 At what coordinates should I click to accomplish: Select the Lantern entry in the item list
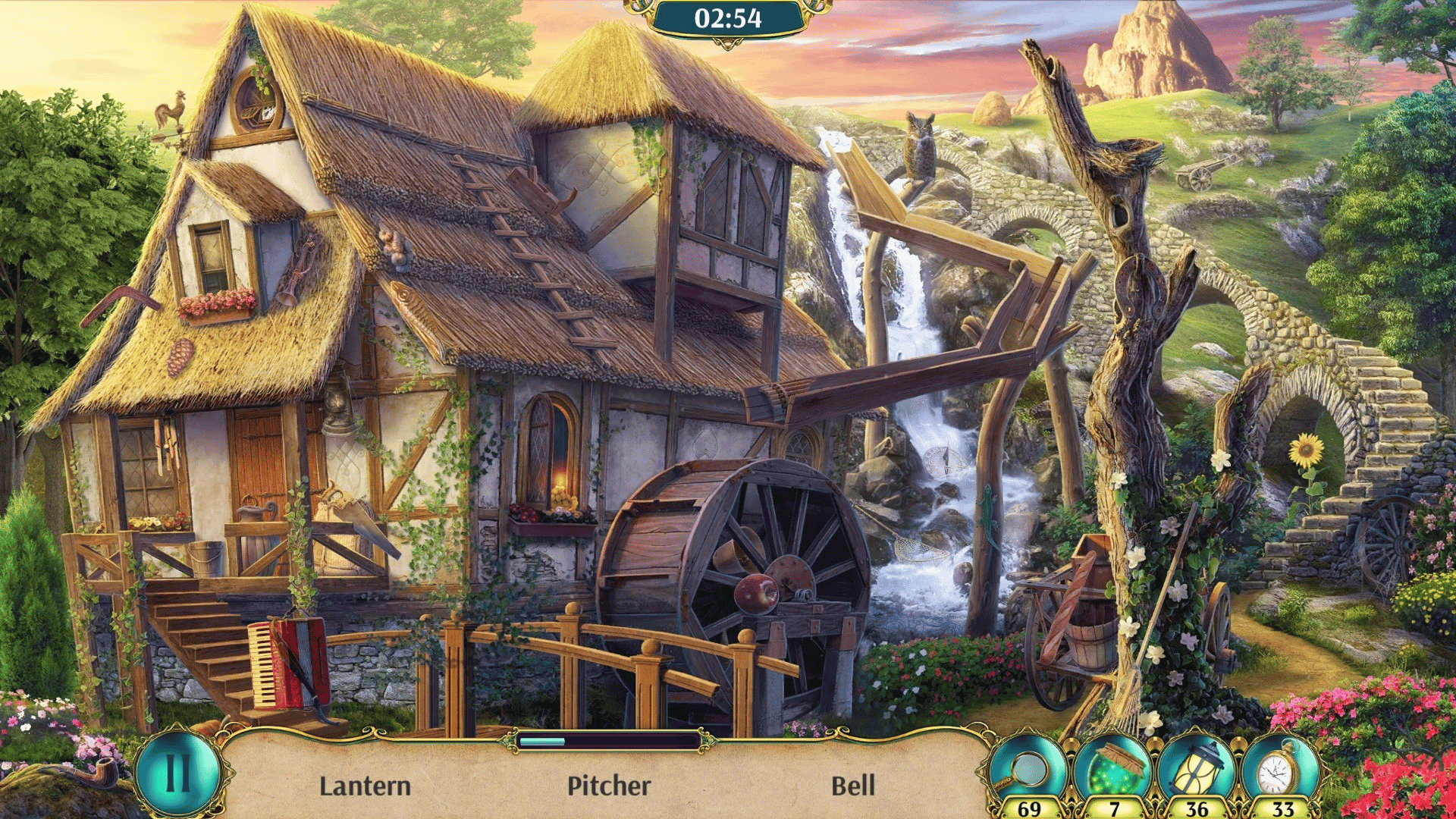tap(365, 786)
